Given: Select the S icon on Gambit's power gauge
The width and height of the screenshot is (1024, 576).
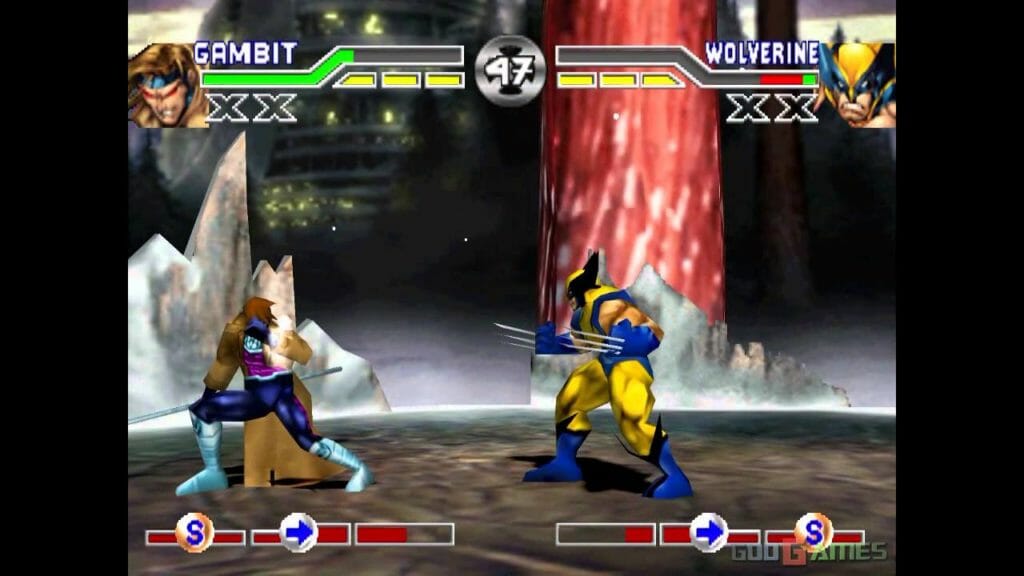Looking at the screenshot, I should 194,532.
